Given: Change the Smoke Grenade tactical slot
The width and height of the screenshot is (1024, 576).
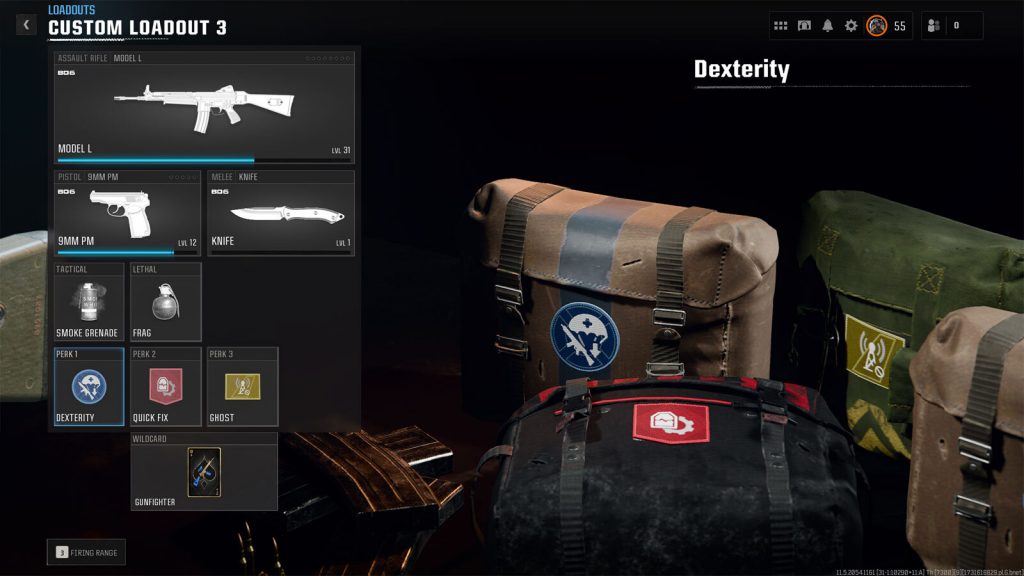Looking at the screenshot, I should point(89,301).
